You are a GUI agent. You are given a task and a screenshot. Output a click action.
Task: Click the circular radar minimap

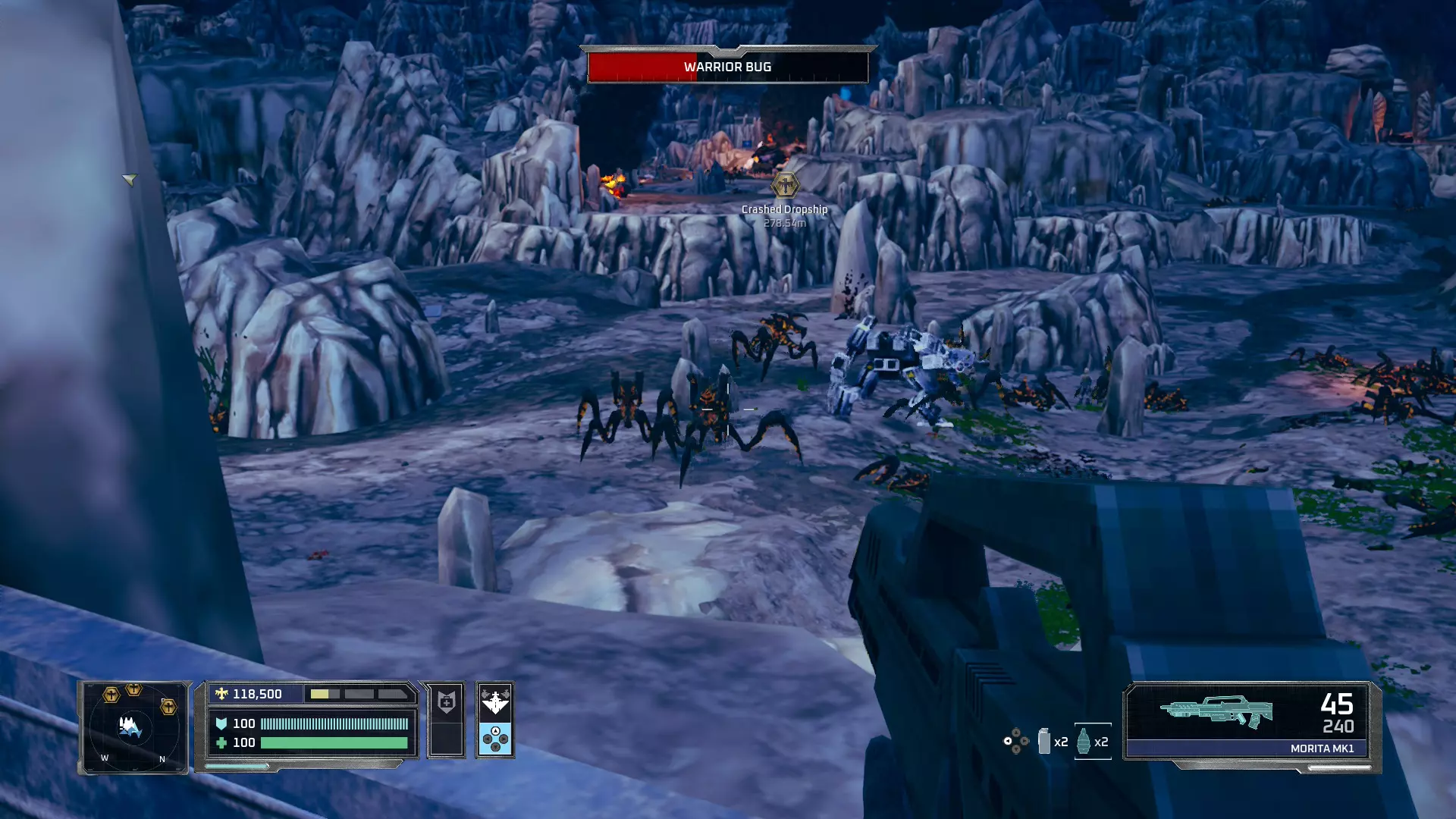coord(133,727)
